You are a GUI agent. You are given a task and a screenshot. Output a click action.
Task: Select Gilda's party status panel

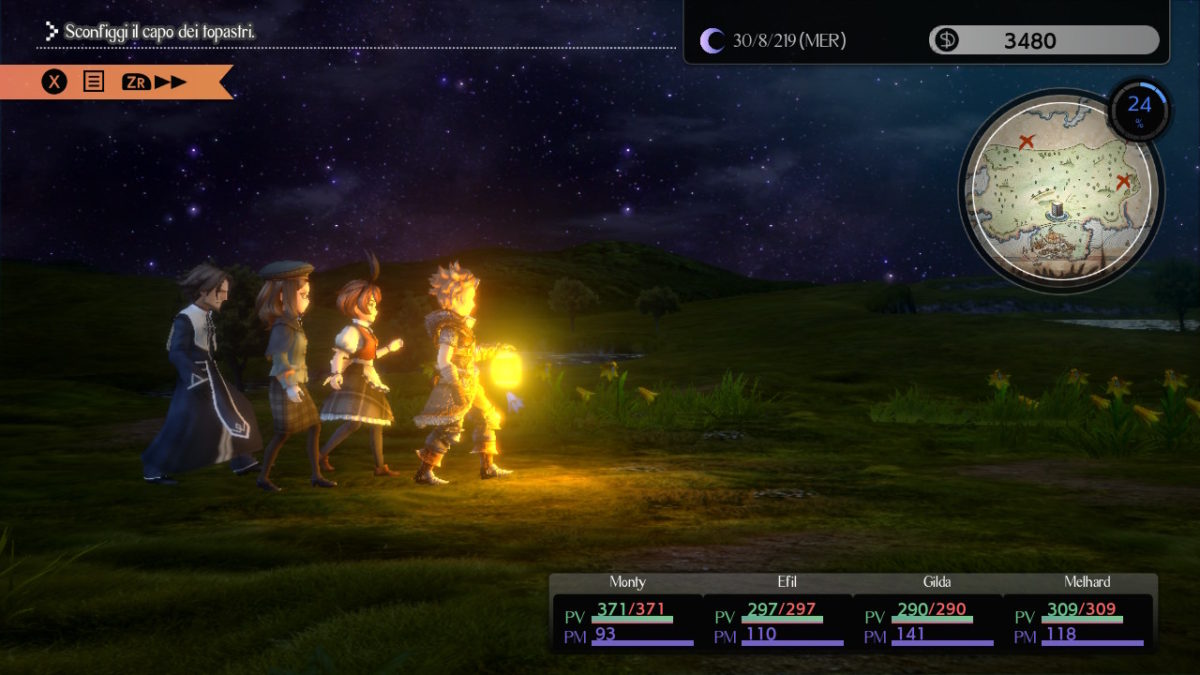point(927,613)
